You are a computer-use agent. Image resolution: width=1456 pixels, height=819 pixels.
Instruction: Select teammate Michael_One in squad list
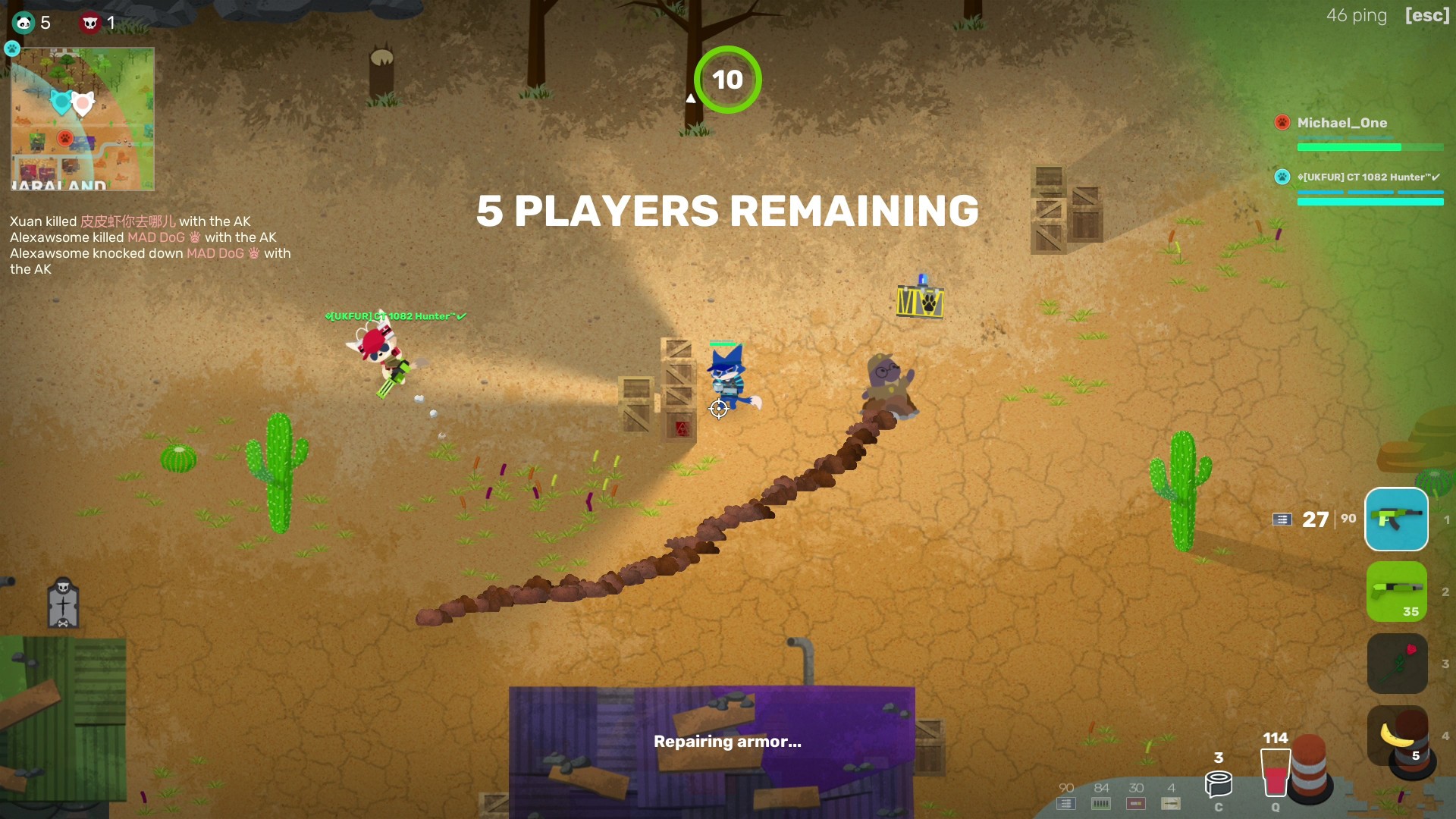(x=1341, y=123)
